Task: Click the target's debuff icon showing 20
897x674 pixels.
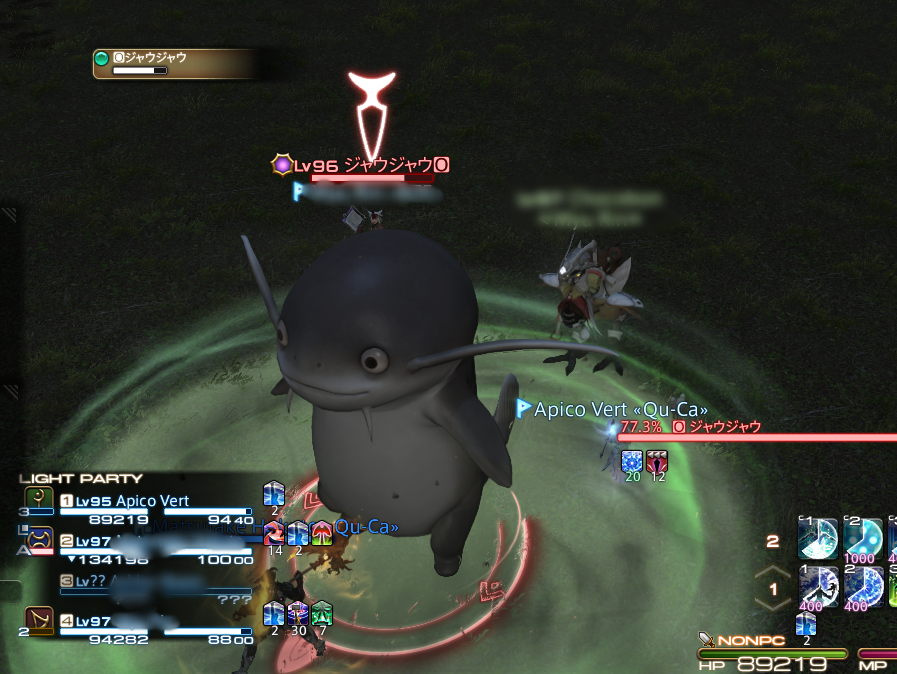Action: tap(632, 462)
